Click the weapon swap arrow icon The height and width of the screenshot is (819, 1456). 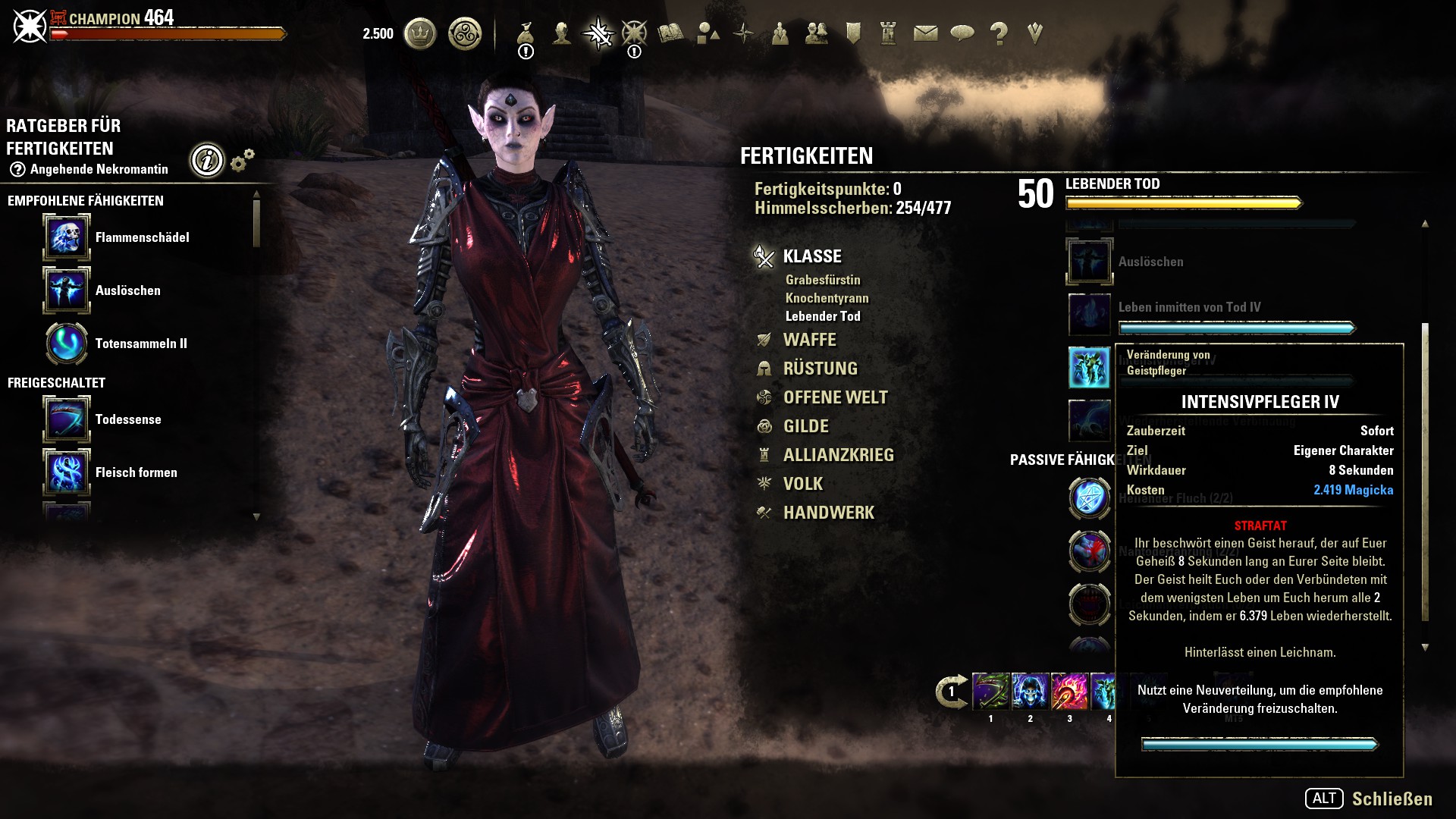pyautogui.click(x=951, y=692)
